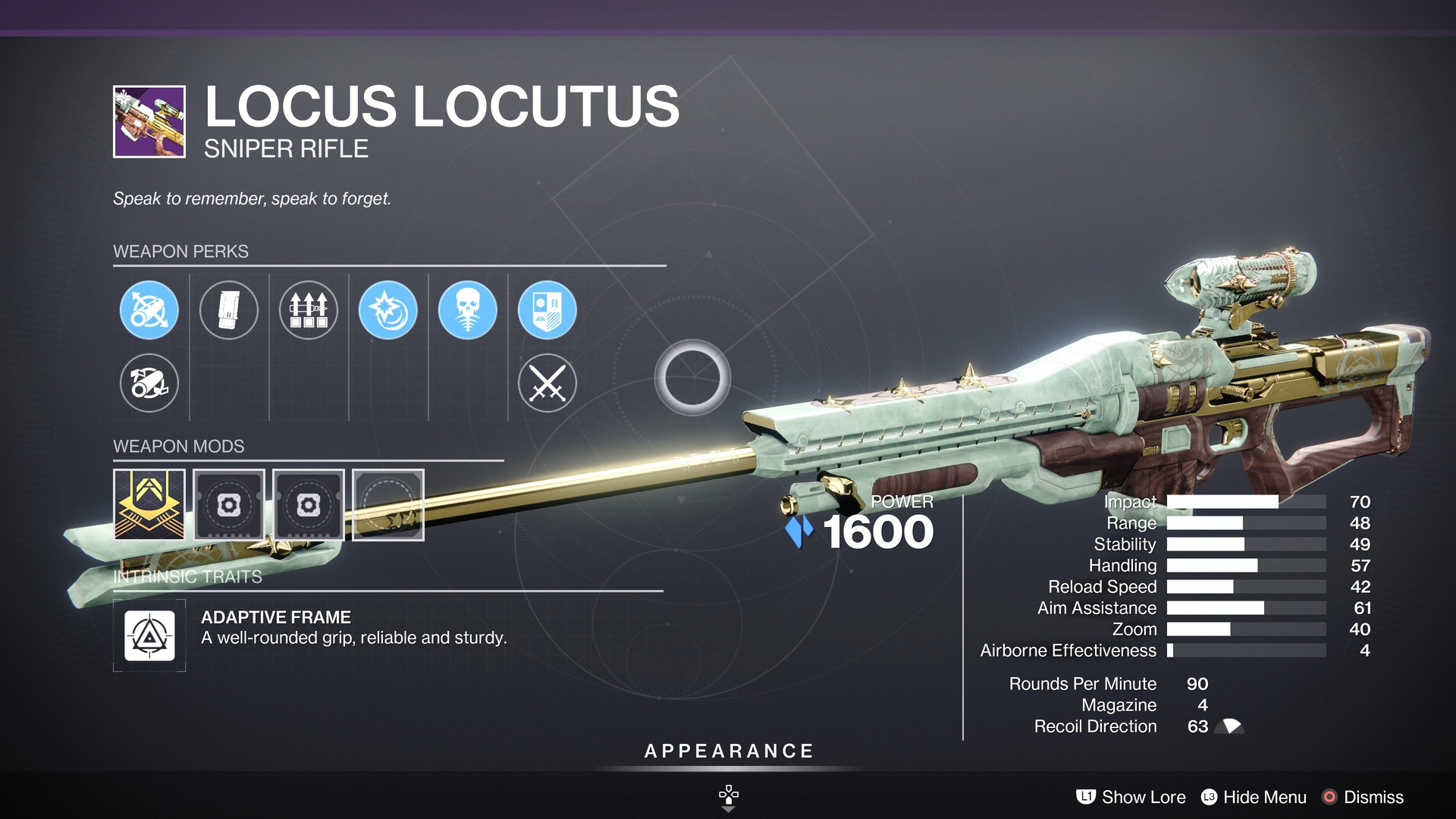Select the explosive star damage perk

pos(388,310)
